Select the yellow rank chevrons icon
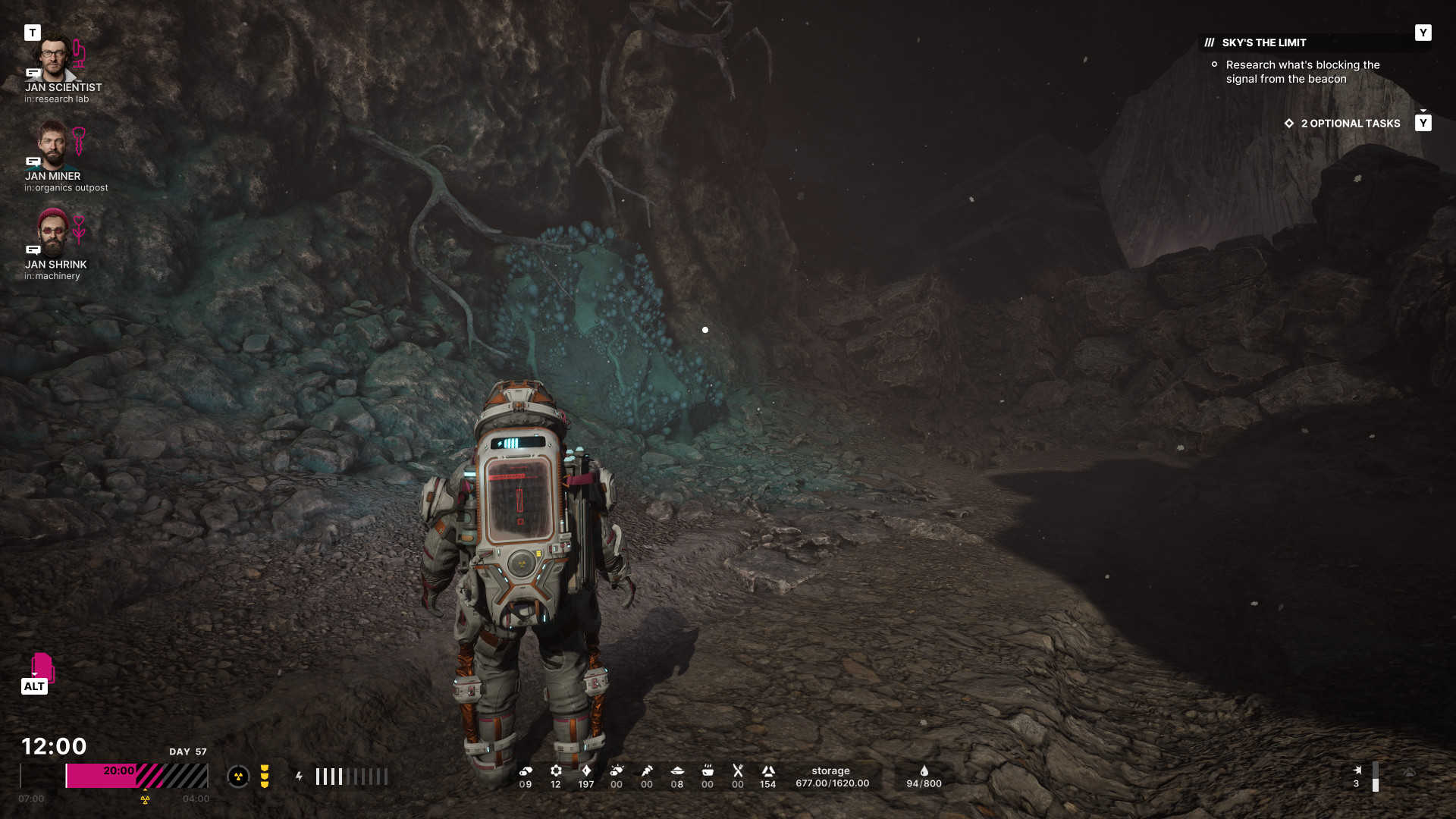The image size is (1456, 819). click(x=265, y=777)
